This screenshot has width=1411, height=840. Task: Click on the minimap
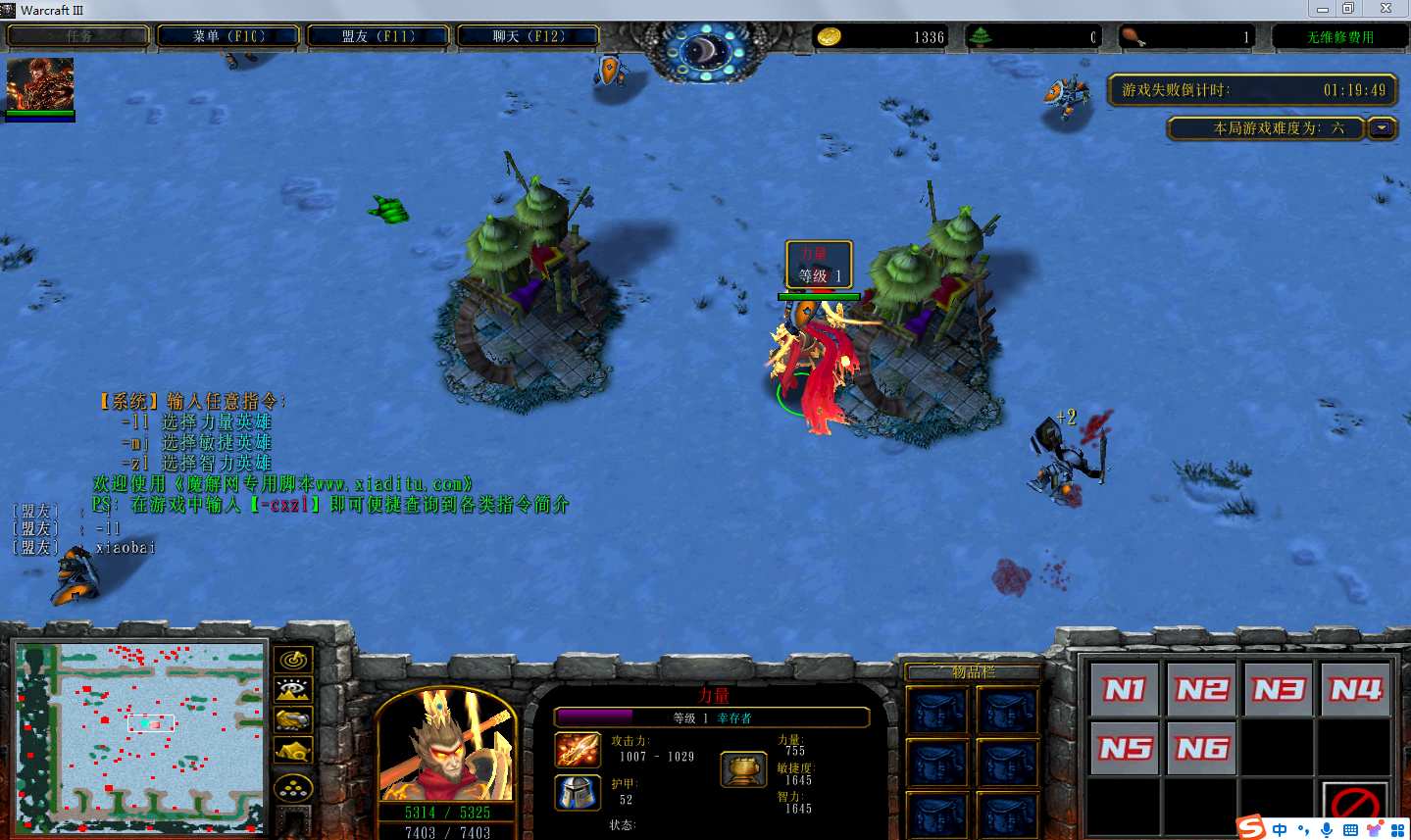140,736
